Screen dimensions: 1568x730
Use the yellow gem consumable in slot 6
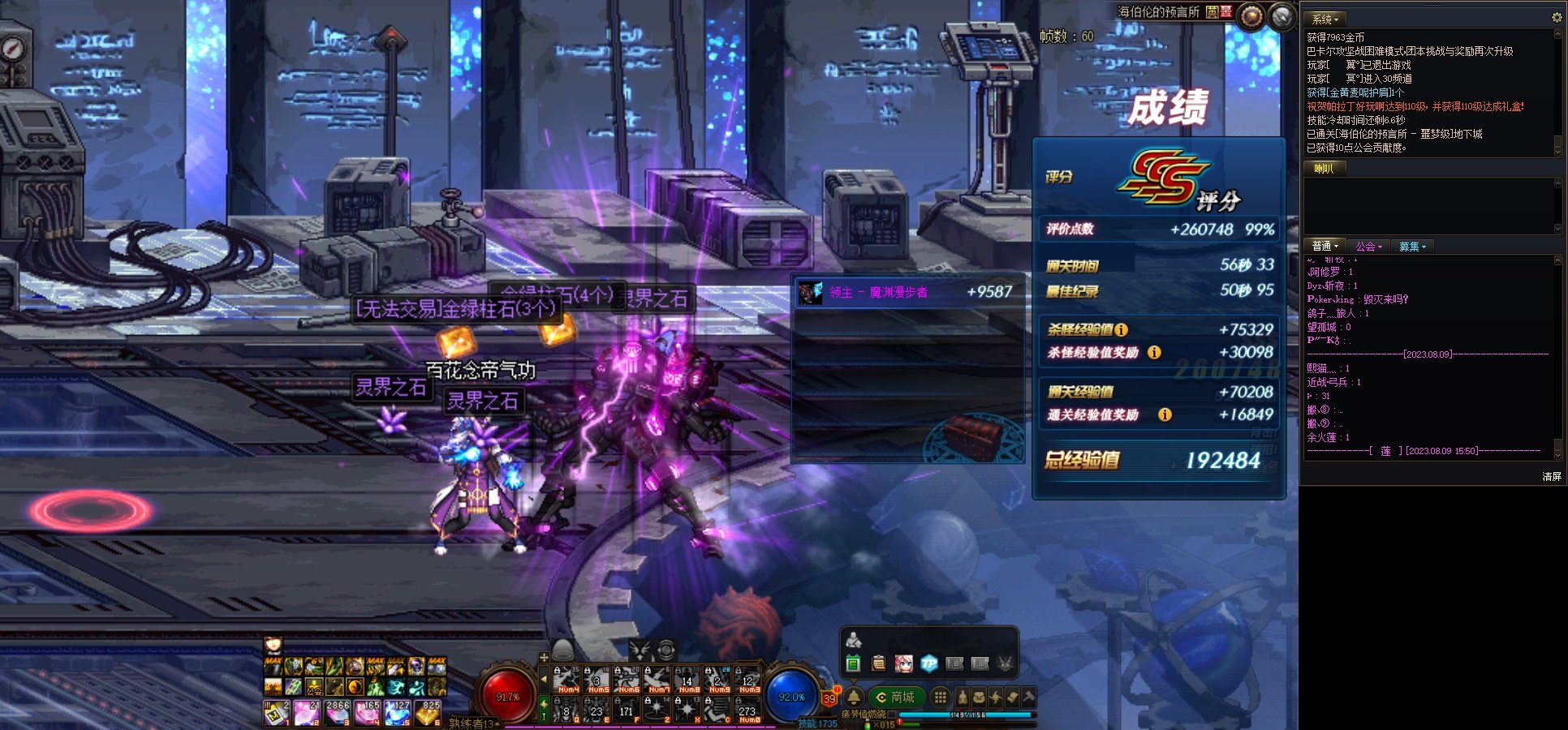[x=428, y=713]
